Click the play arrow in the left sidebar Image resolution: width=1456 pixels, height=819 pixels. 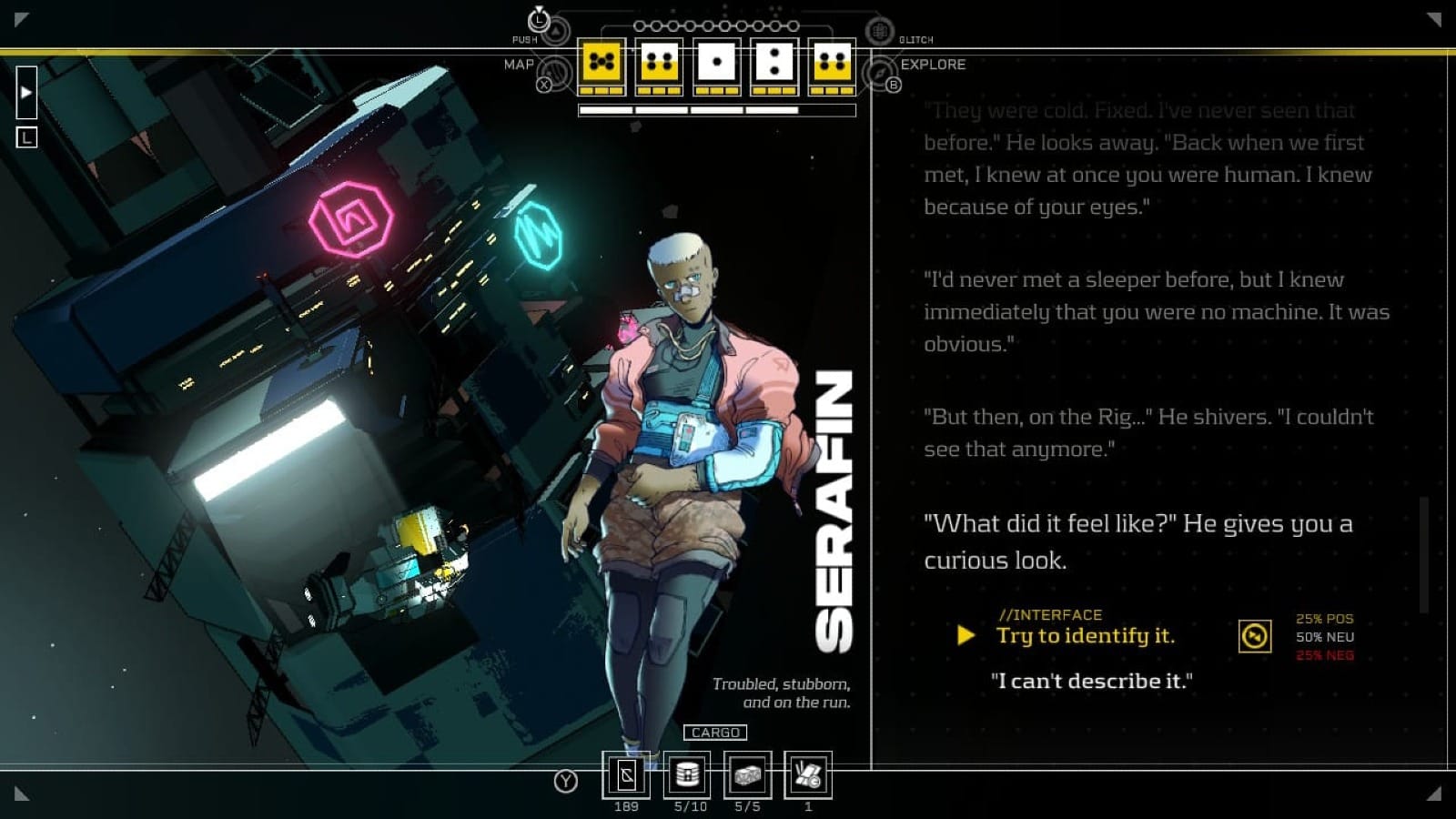point(26,92)
